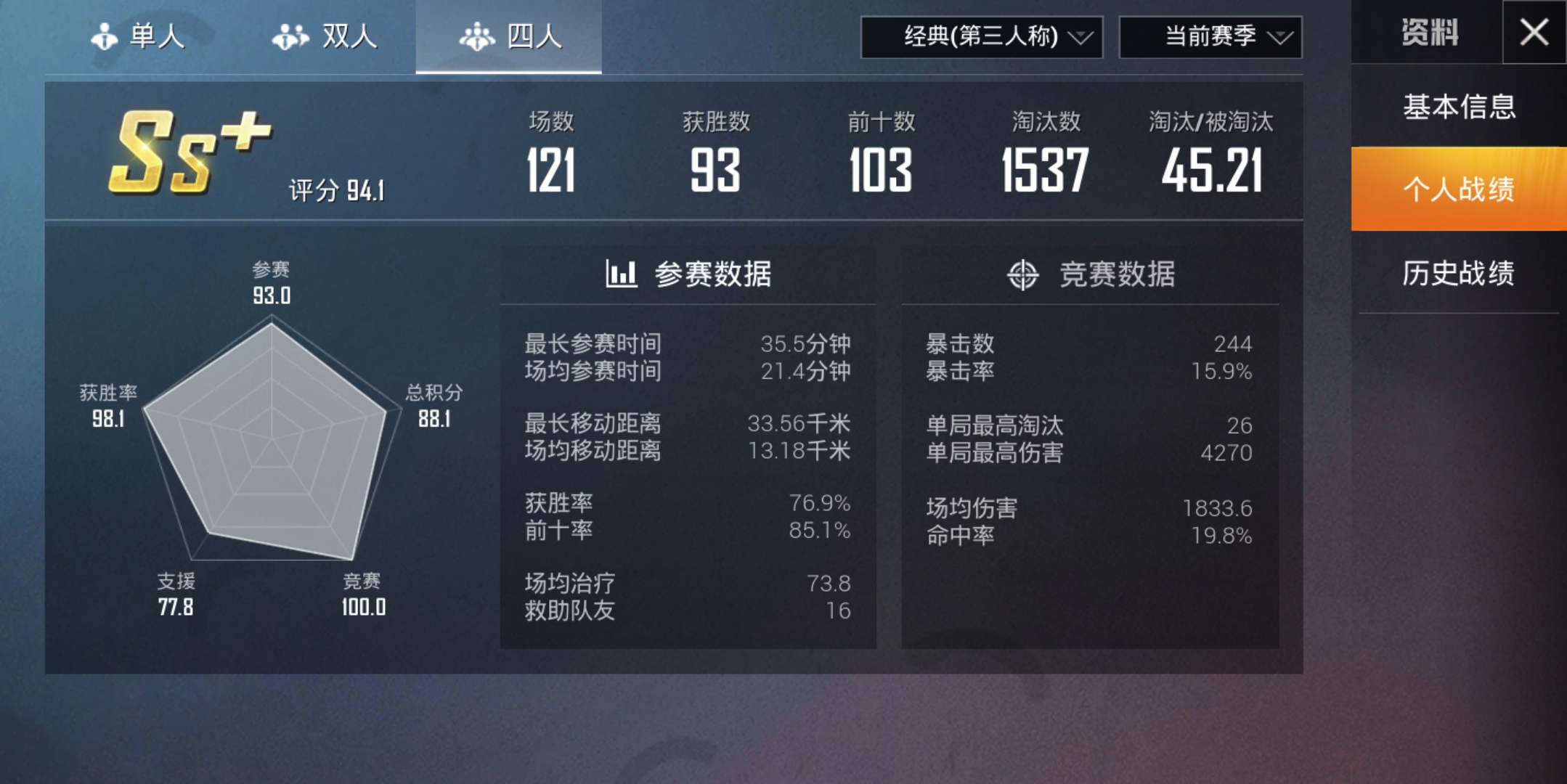Click the 场均伤害 1833.6 stat row
Viewport: 1567px width, 784px height.
click(1089, 510)
